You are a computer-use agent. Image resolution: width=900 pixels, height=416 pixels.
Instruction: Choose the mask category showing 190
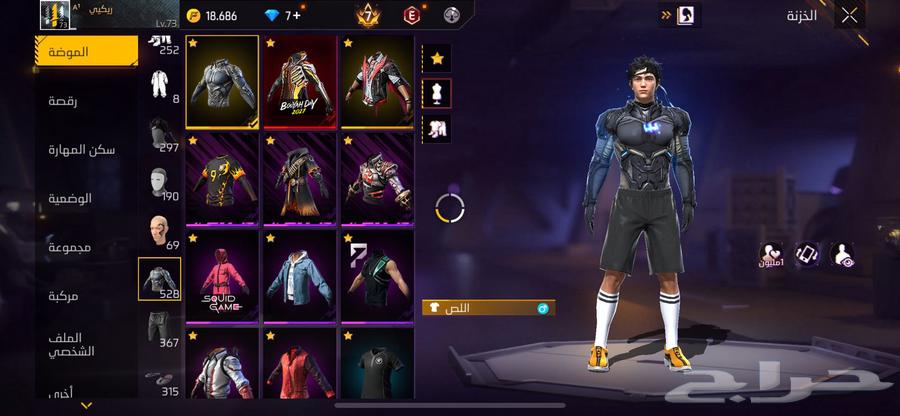160,182
